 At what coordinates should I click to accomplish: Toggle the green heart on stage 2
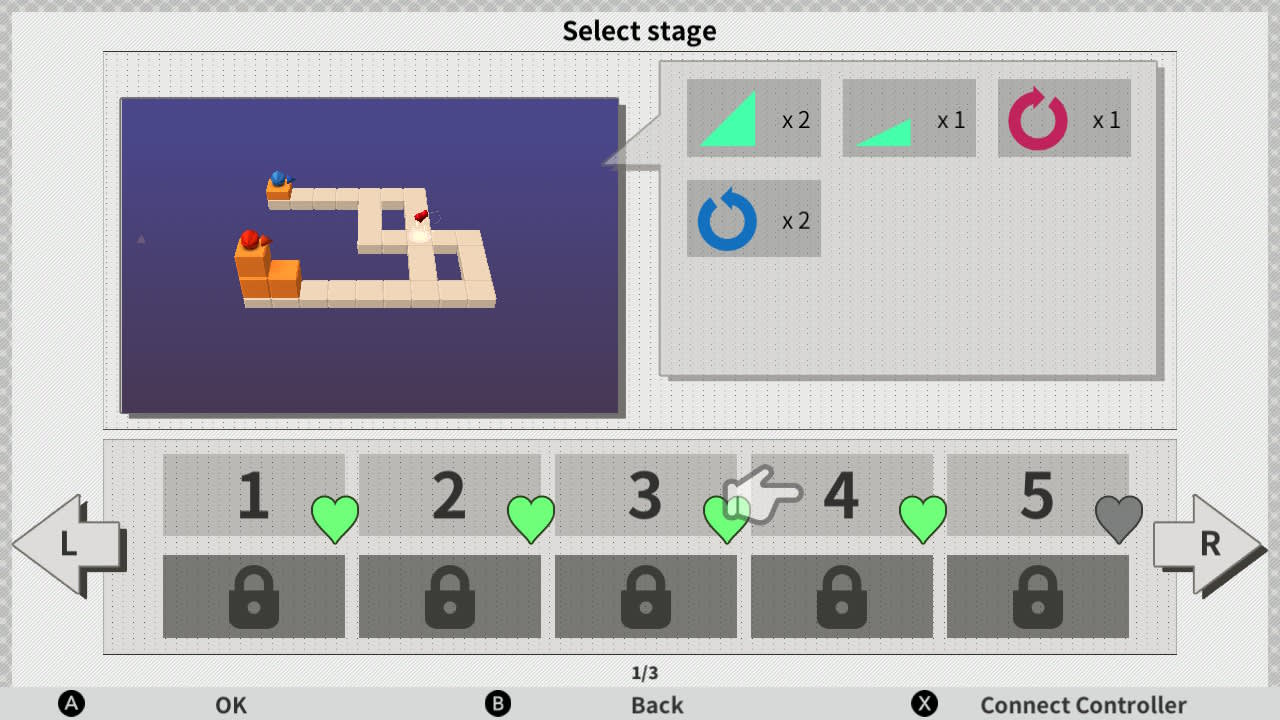pyautogui.click(x=531, y=519)
